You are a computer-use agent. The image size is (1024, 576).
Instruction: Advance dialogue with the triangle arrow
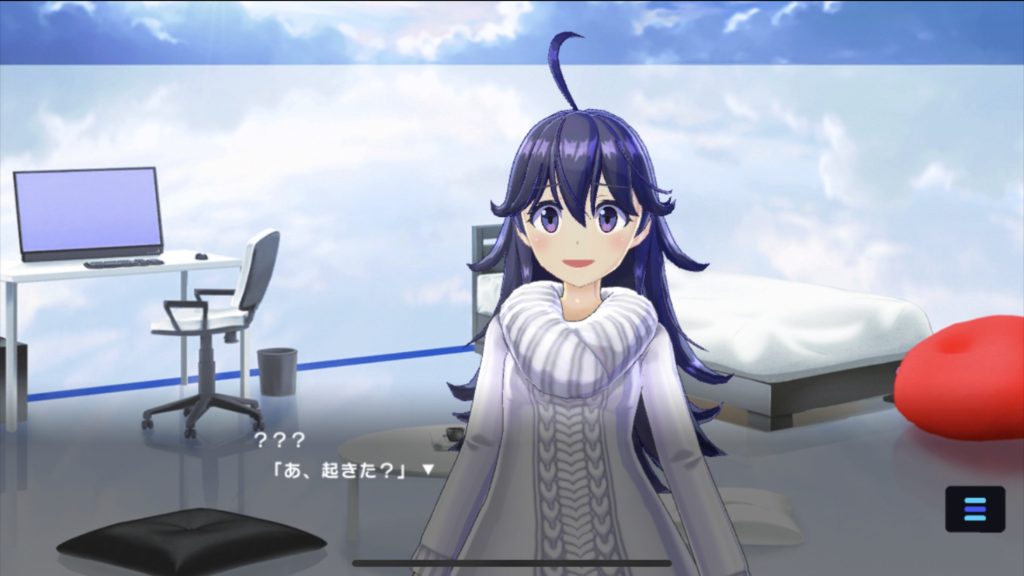428,468
